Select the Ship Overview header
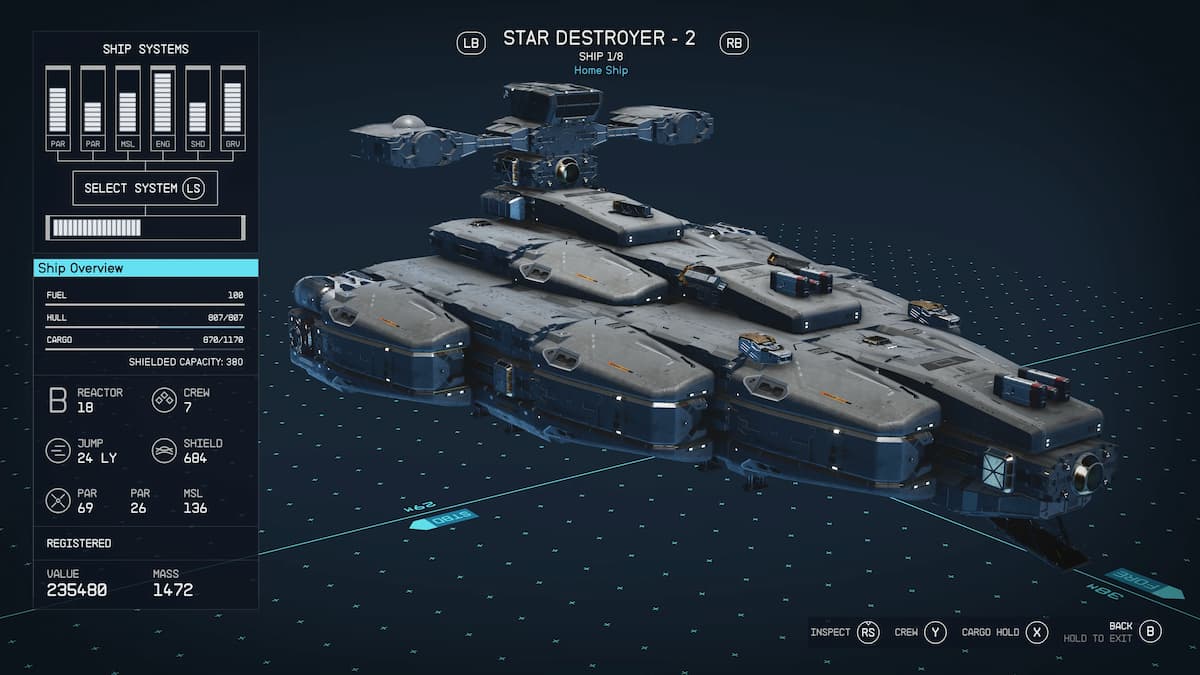 point(146,268)
